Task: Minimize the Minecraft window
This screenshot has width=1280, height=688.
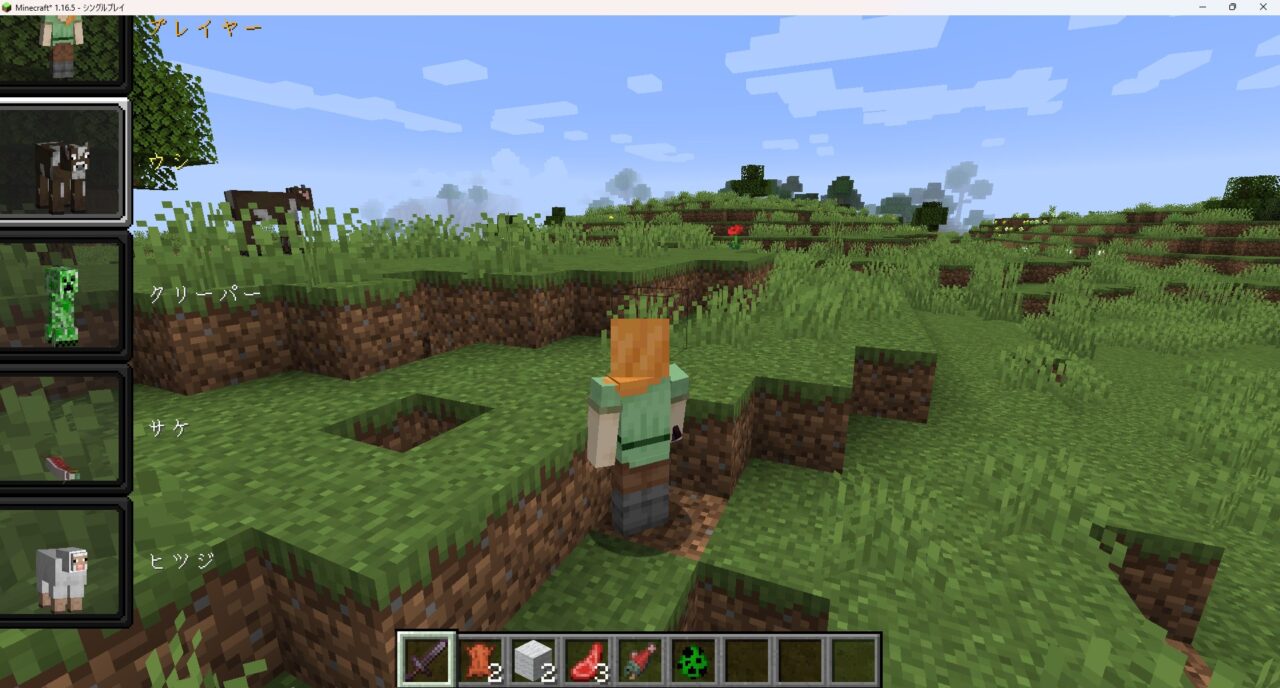Action: 1204,7
